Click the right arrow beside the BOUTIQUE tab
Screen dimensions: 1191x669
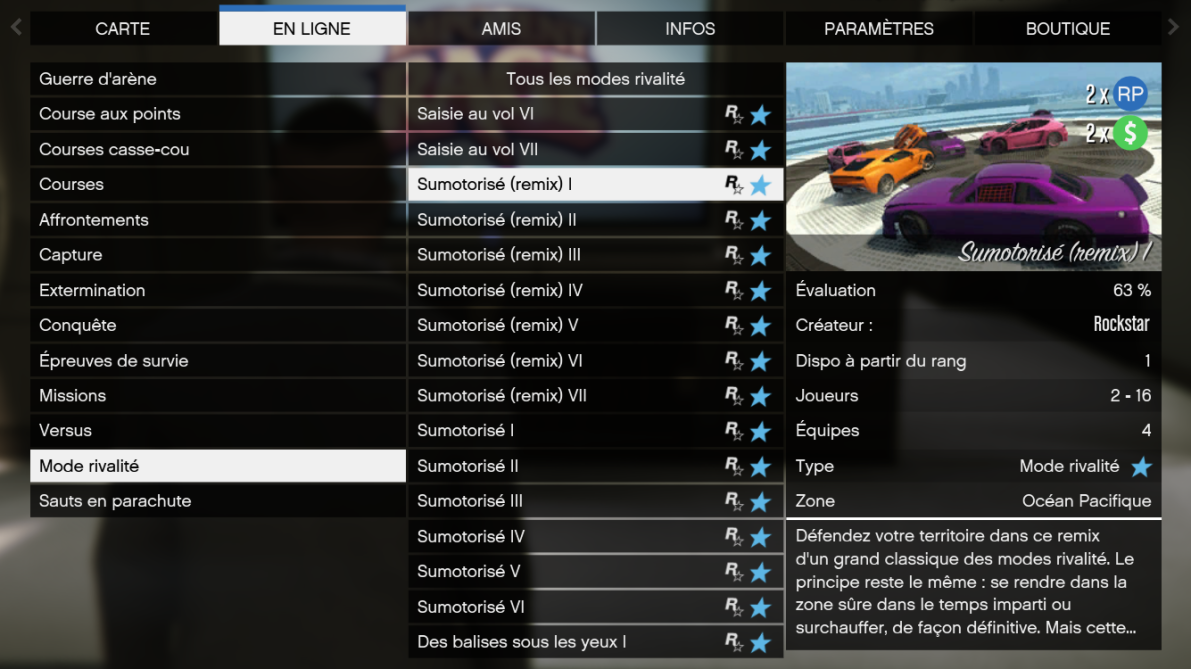1174,28
